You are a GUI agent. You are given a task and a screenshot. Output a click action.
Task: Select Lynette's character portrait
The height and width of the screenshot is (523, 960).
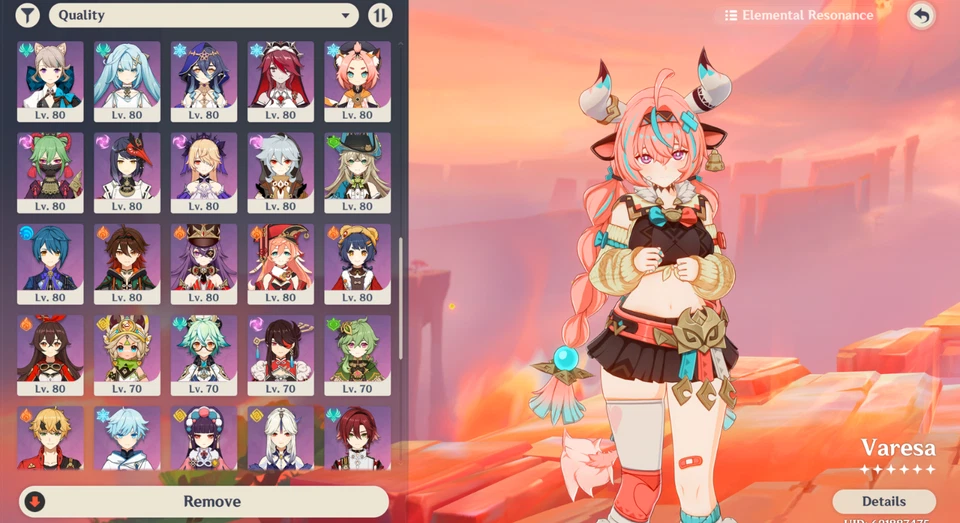[50, 80]
